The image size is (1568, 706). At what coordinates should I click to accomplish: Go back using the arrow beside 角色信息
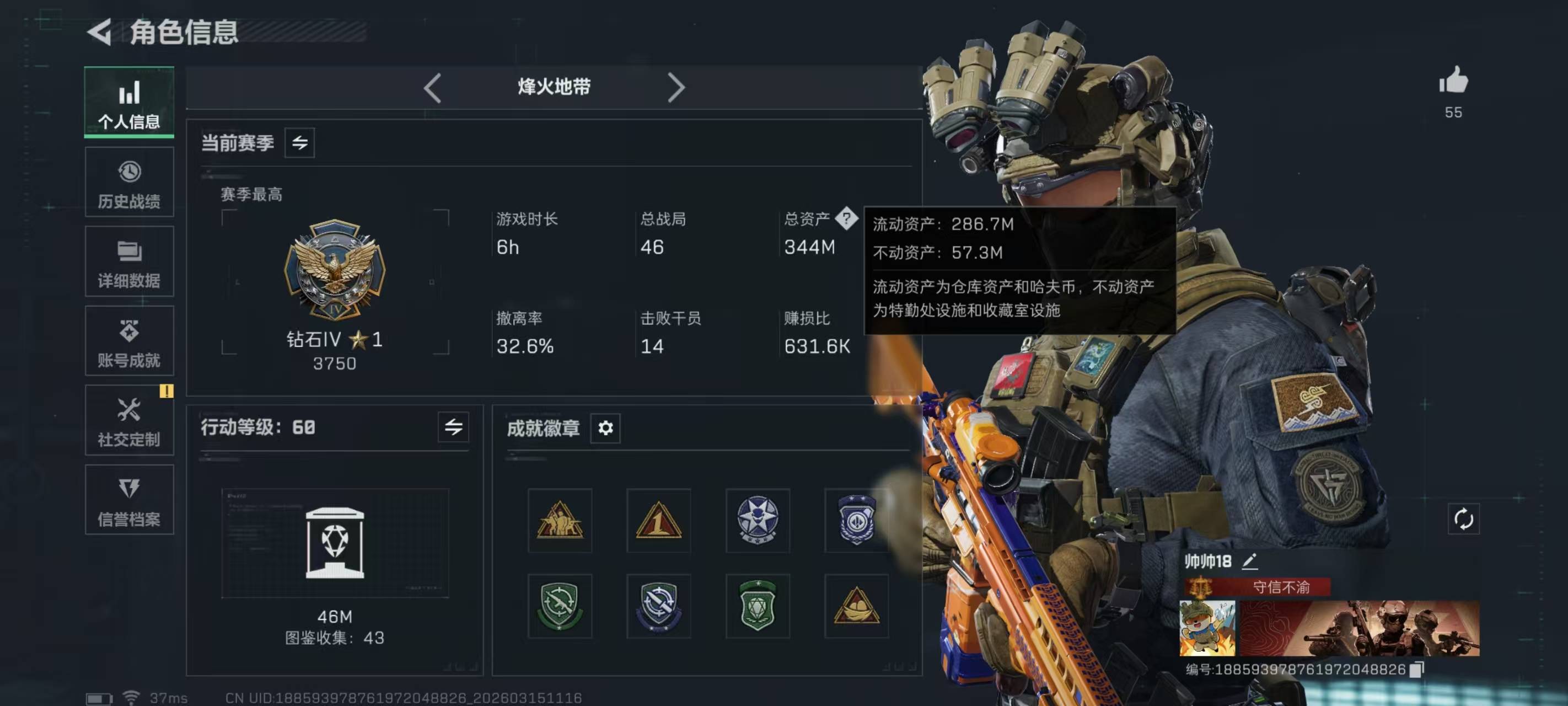coord(100,31)
